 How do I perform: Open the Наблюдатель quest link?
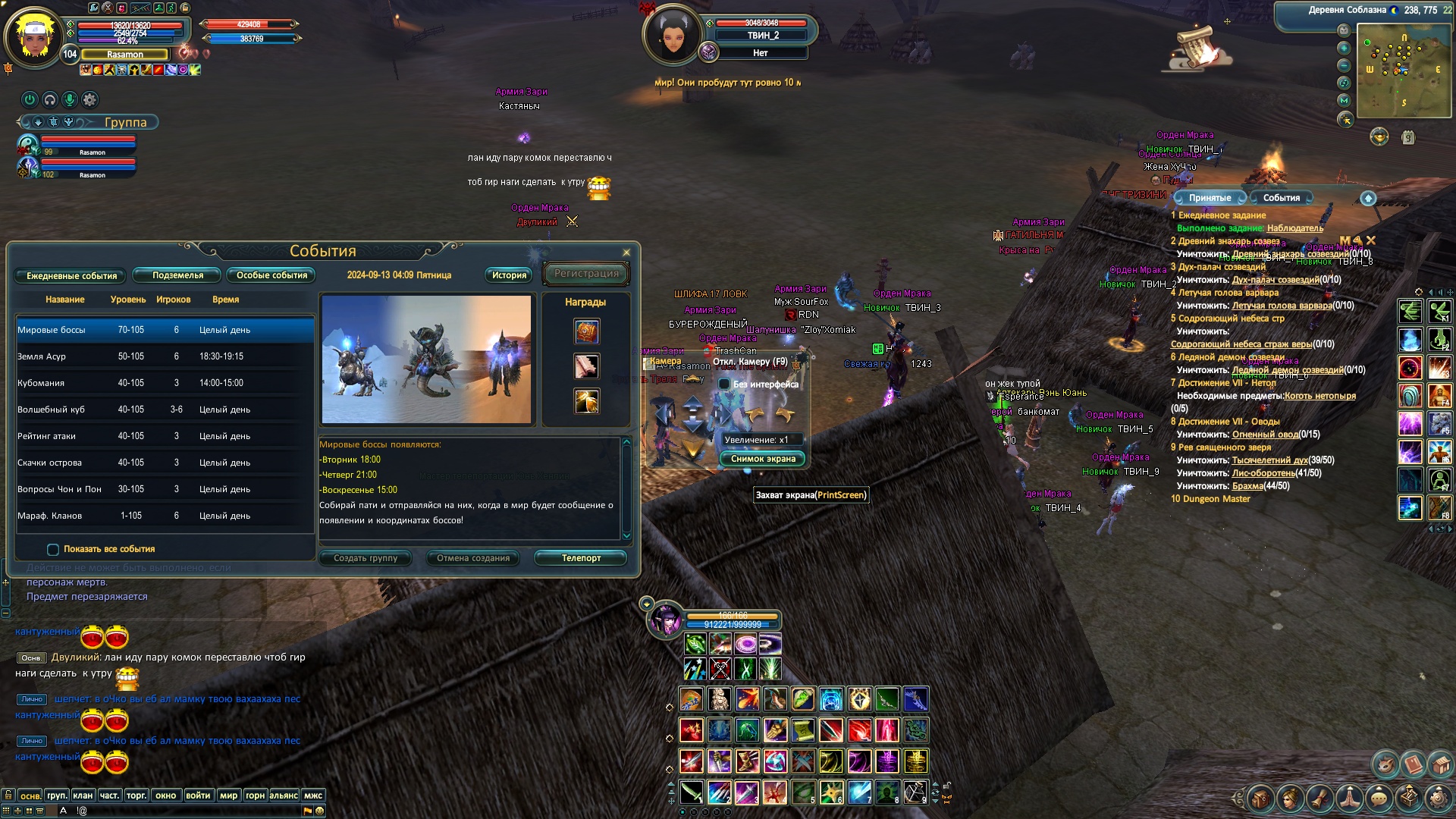coord(1294,228)
